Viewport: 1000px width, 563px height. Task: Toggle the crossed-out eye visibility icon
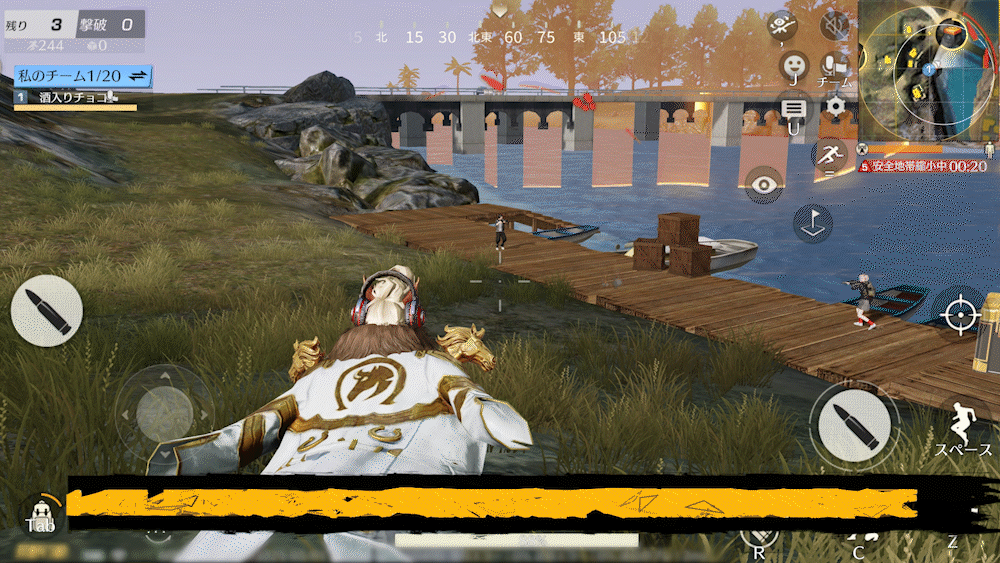tap(783, 26)
